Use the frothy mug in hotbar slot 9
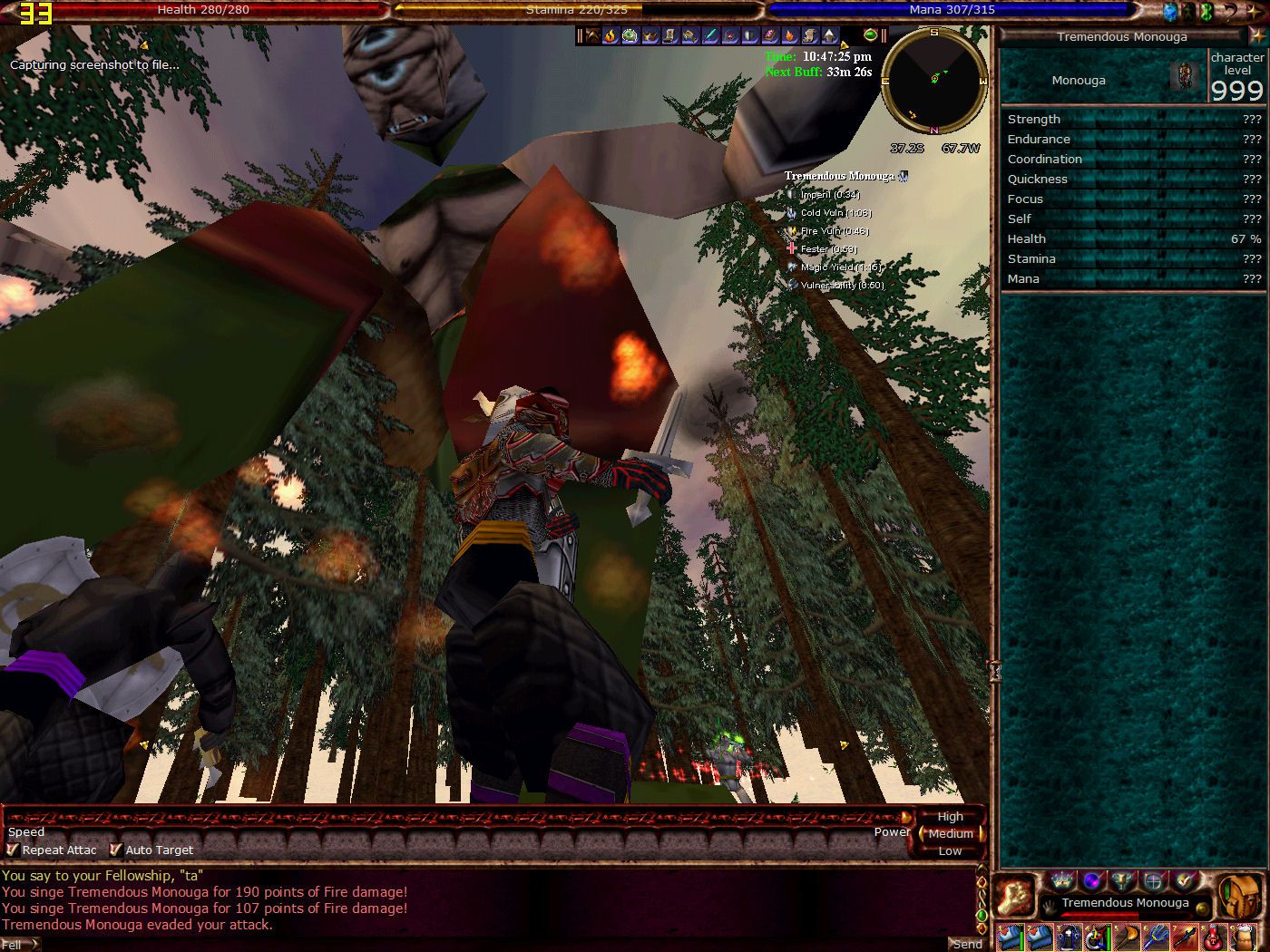1270x952 pixels. tap(1242, 937)
